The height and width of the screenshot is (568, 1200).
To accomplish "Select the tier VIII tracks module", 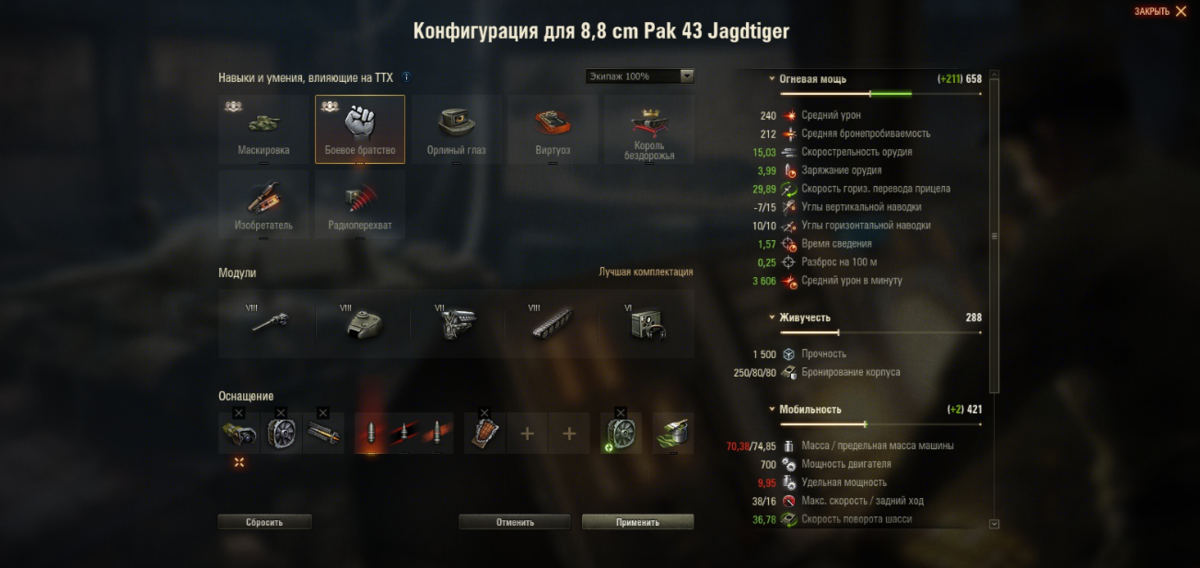I will coord(552,323).
